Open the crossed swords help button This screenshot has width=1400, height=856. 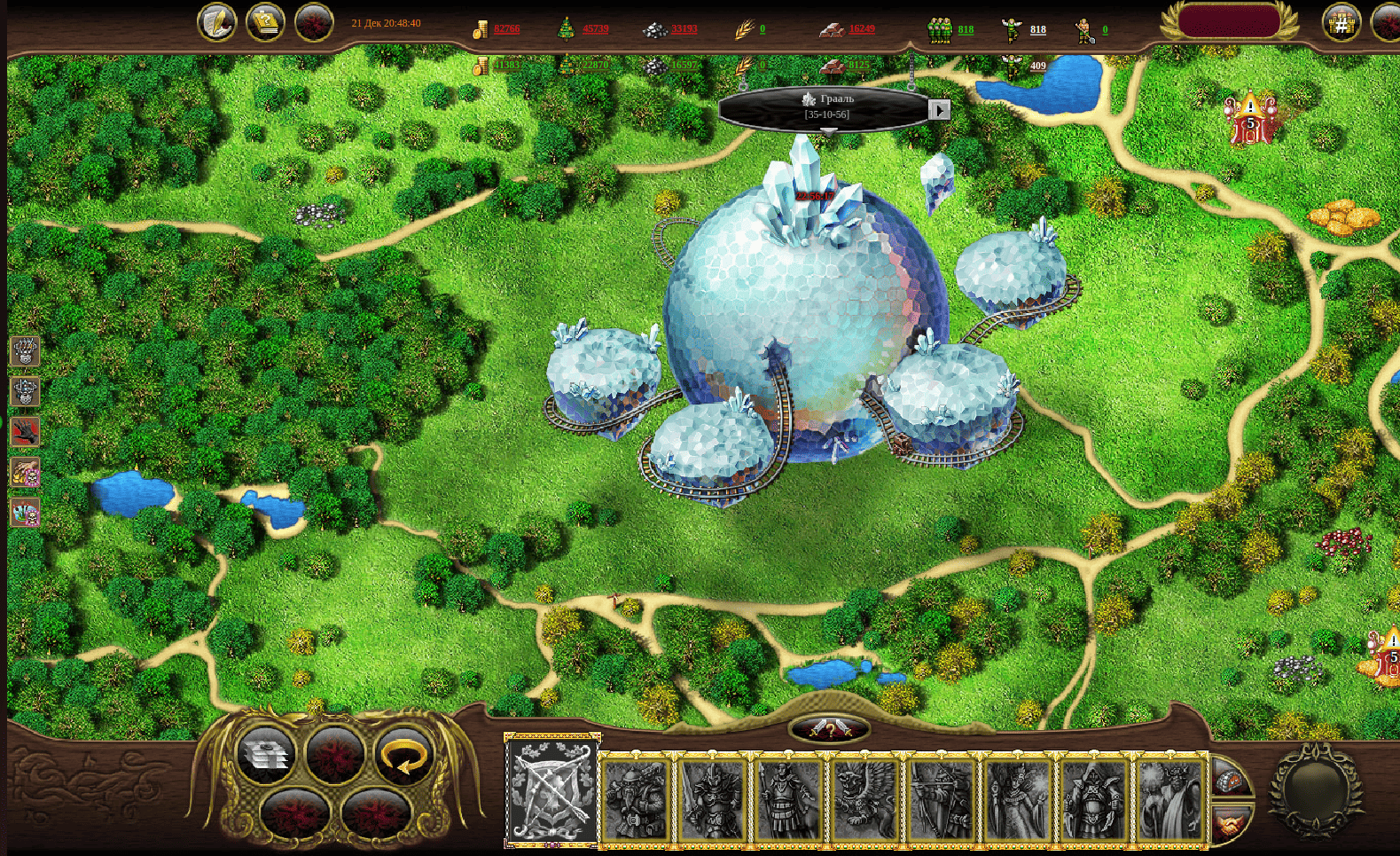[x=829, y=730]
